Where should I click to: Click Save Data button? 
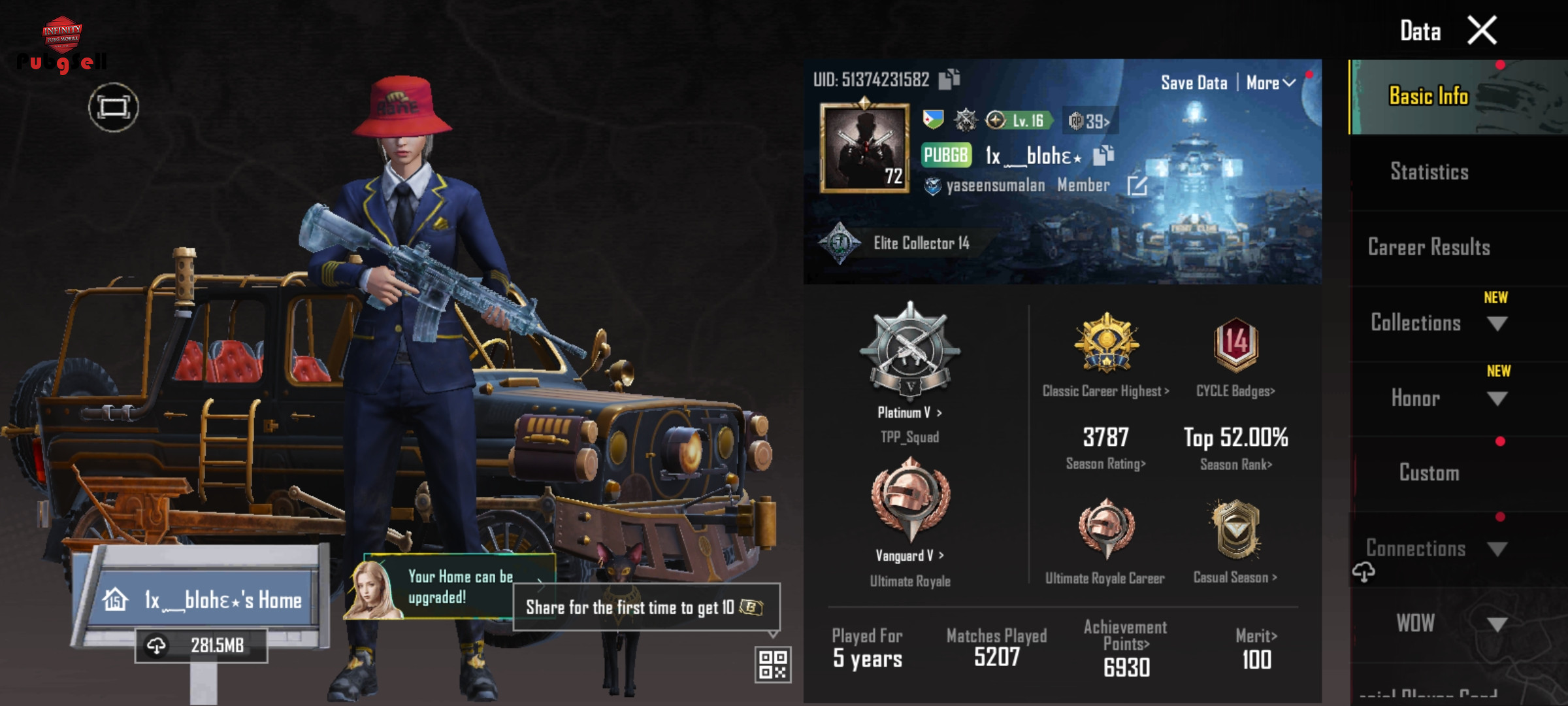pos(1194,83)
